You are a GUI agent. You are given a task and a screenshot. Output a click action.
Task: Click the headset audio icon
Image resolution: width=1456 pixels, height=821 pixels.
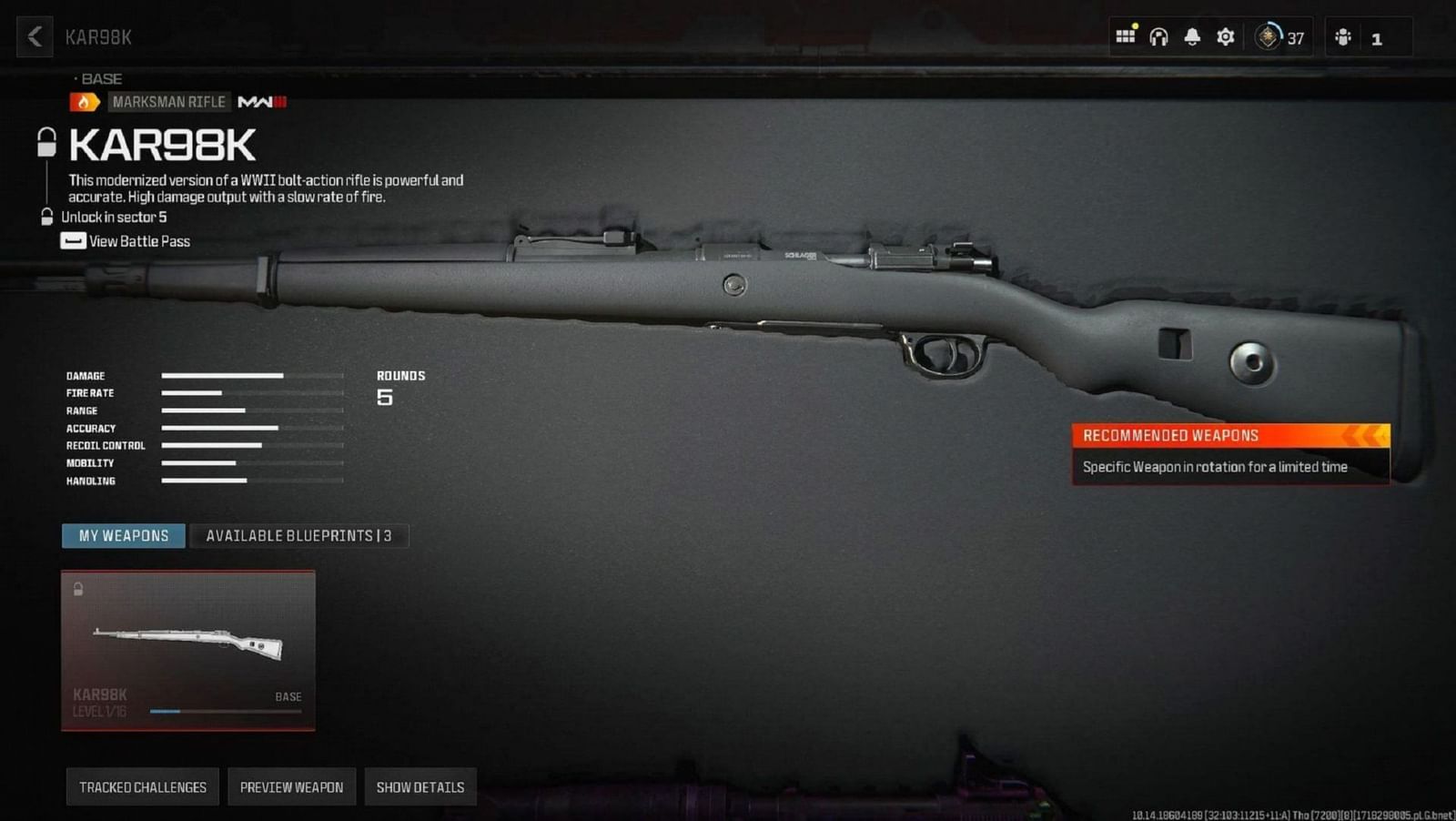pos(1158,36)
